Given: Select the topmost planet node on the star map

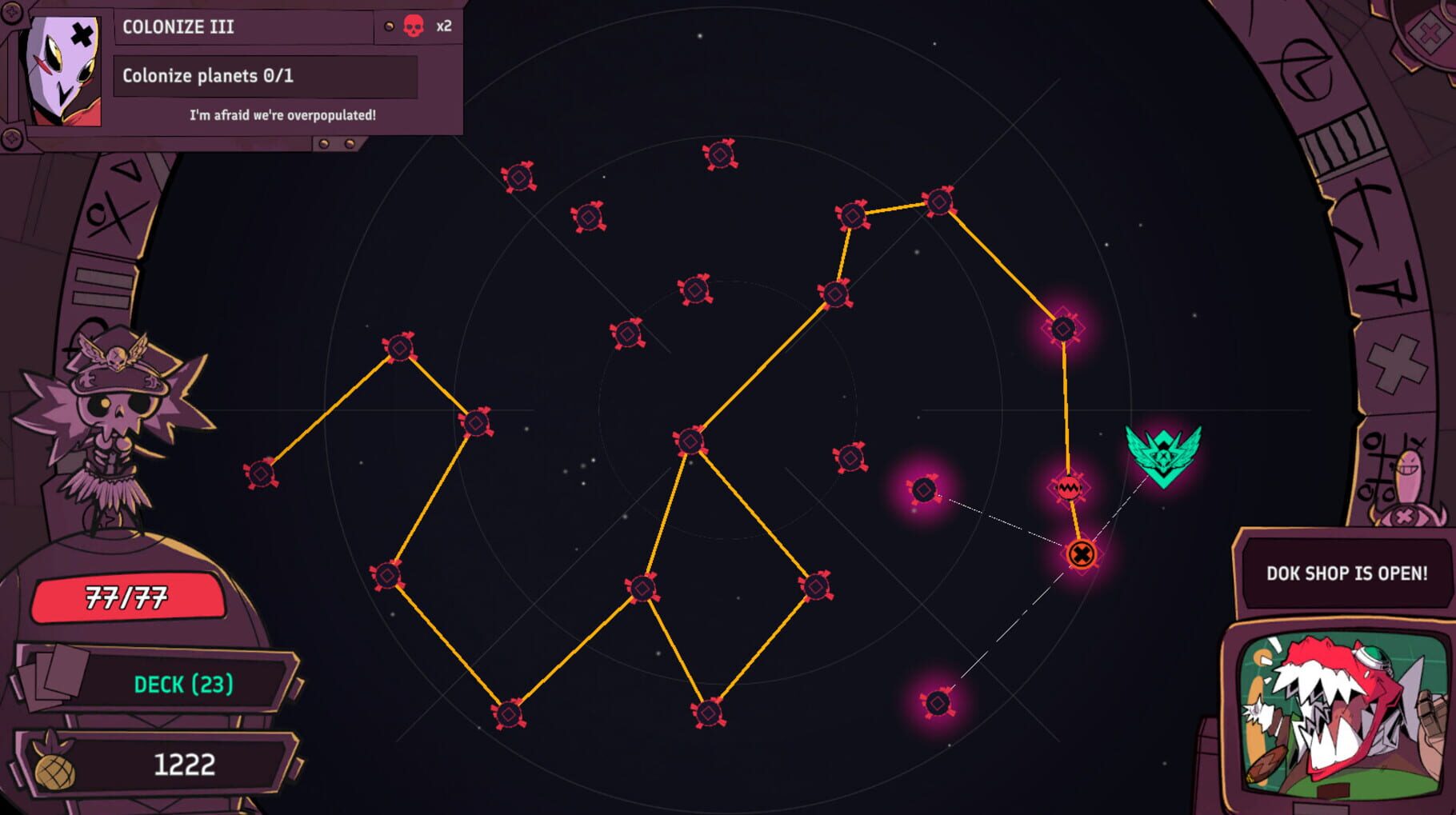Looking at the screenshot, I should click(x=721, y=153).
